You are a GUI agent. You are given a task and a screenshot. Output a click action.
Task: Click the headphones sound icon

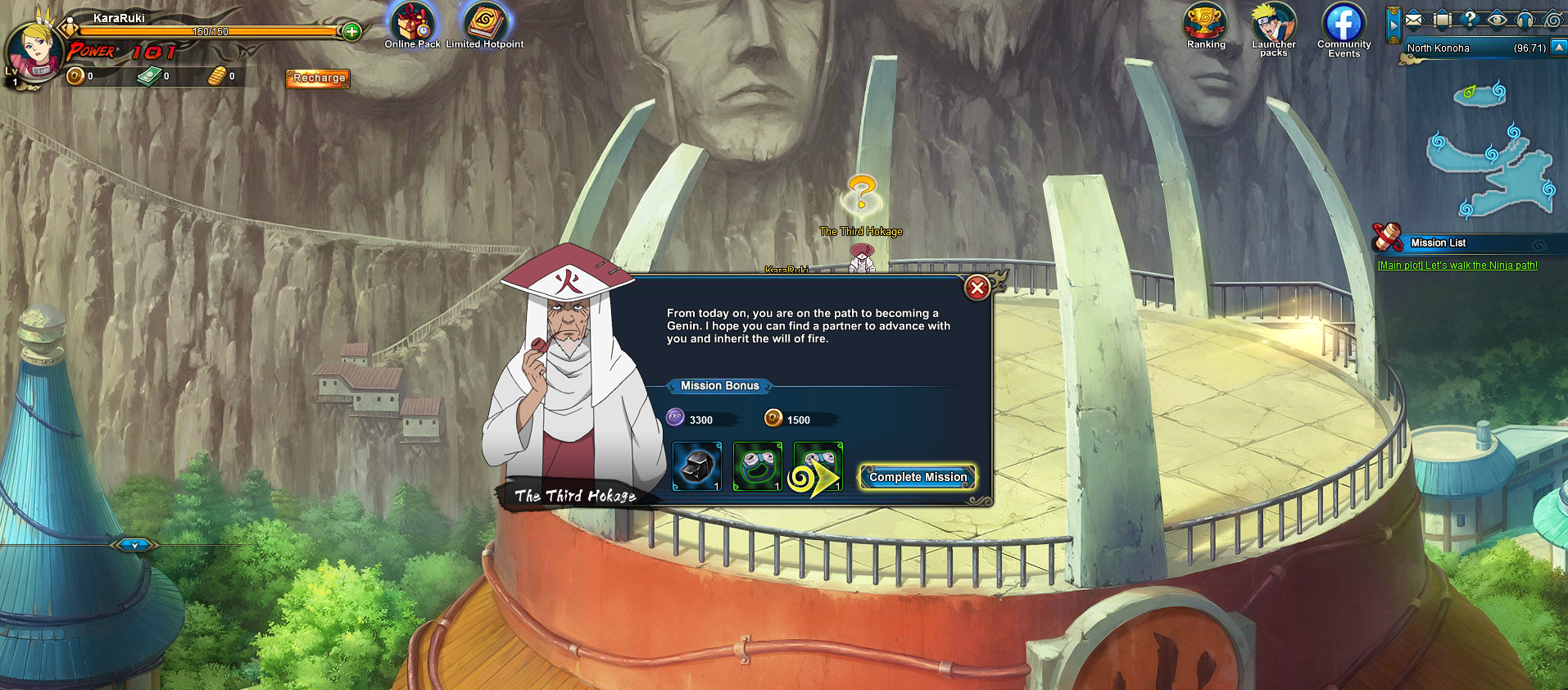point(1525,19)
